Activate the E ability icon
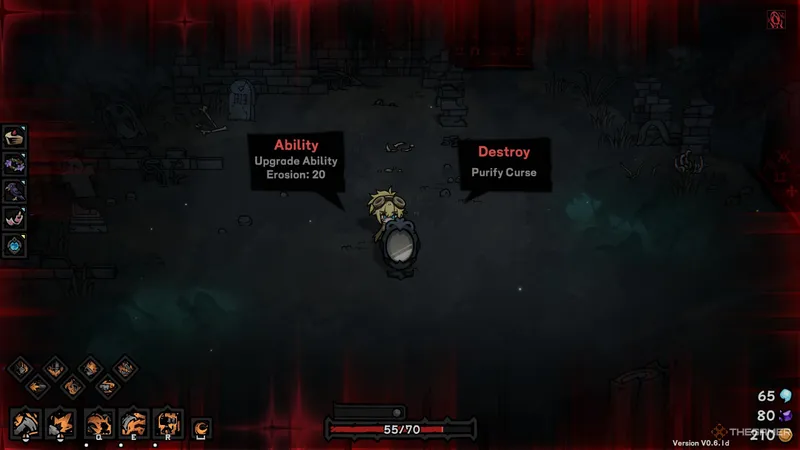 [133, 424]
